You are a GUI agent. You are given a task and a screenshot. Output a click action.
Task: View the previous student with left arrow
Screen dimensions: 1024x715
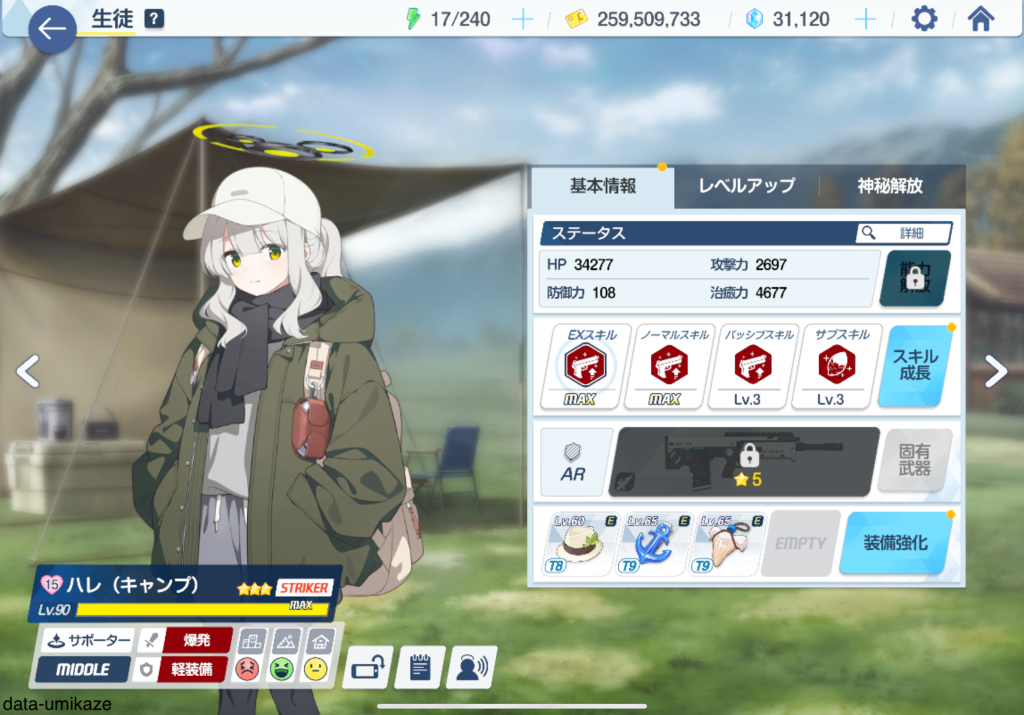click(x=28, y=371)
